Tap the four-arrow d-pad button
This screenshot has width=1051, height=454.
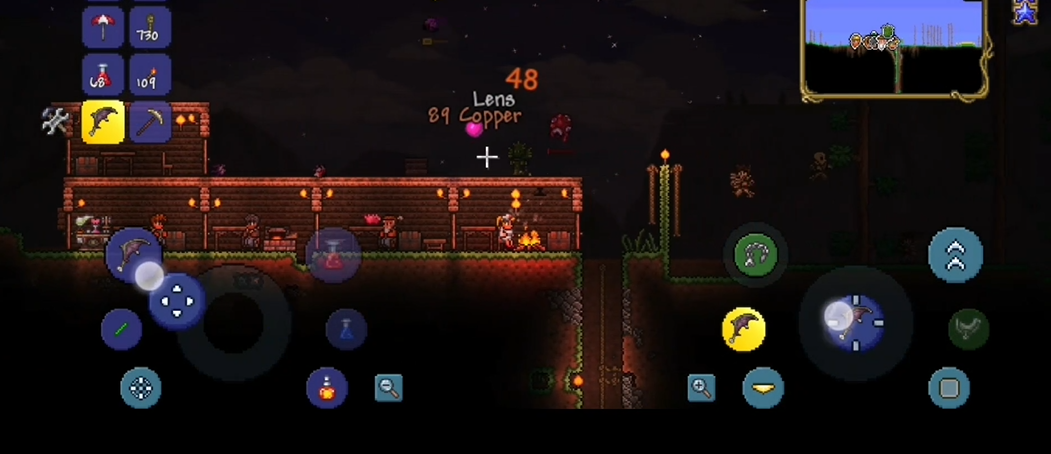(177, 299)
